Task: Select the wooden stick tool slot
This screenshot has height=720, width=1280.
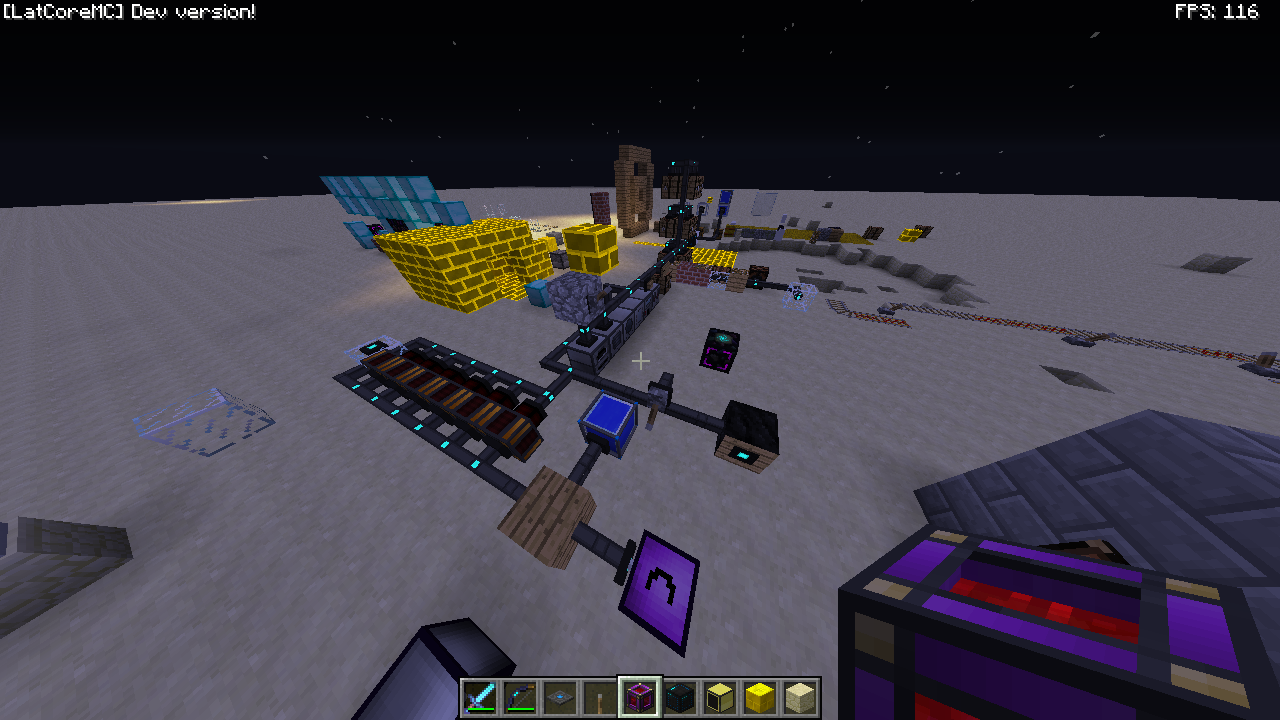Action: click(x=600, y=697)
